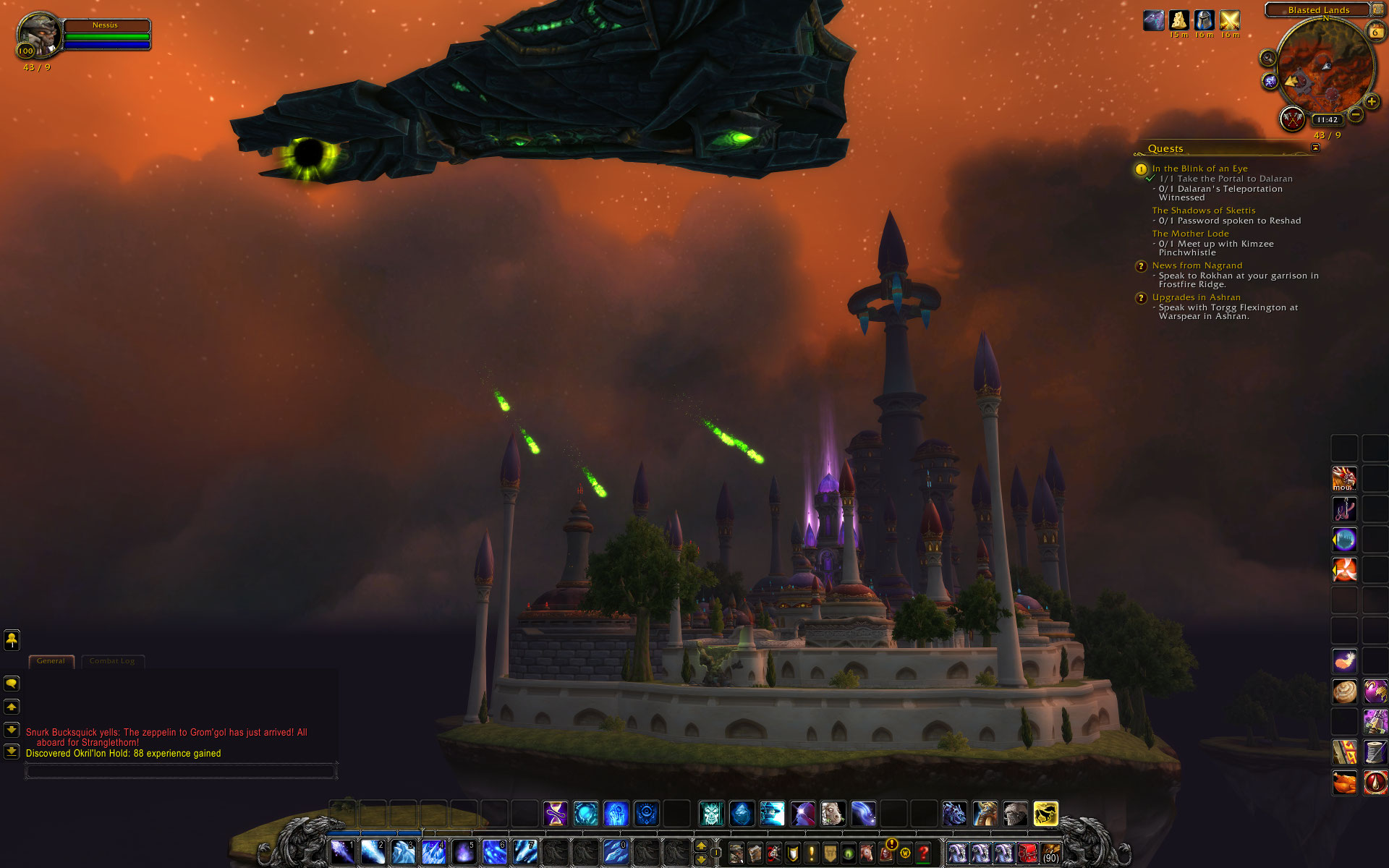Screen dimensions: 1389x868
Task: Open the red question mark help menu
Action: click(923, 854)
